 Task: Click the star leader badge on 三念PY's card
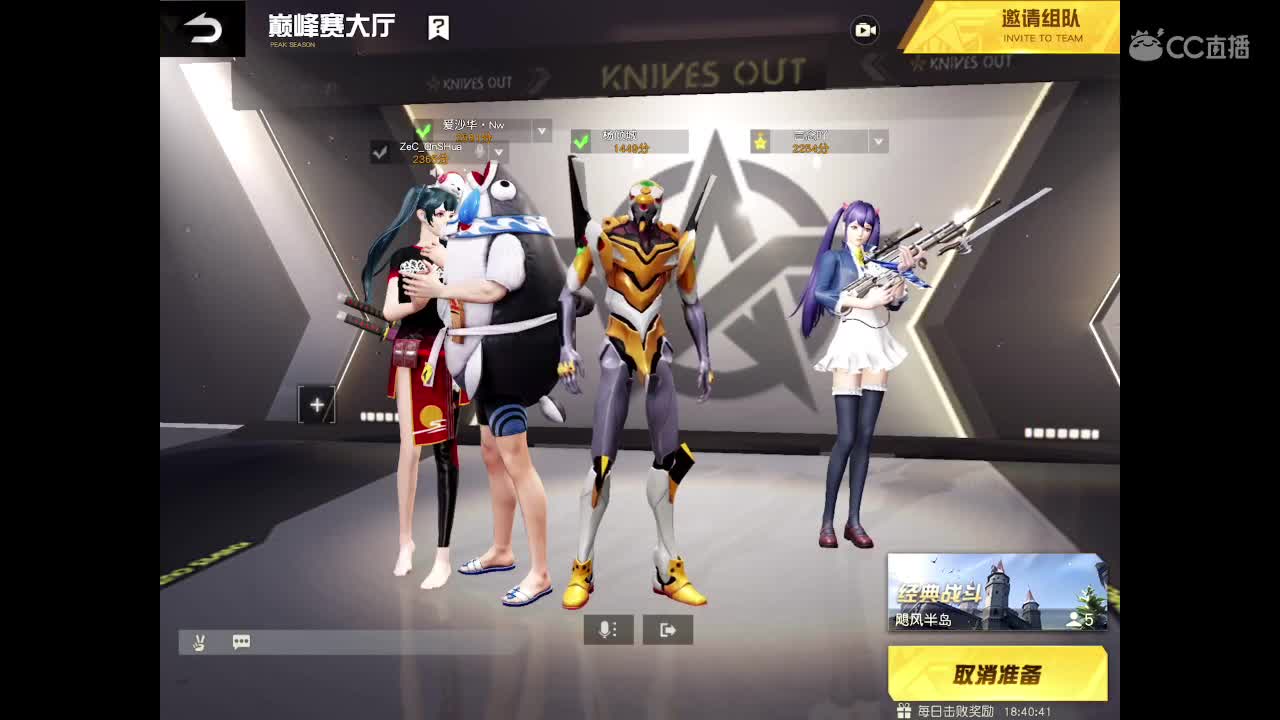point(759,143)
